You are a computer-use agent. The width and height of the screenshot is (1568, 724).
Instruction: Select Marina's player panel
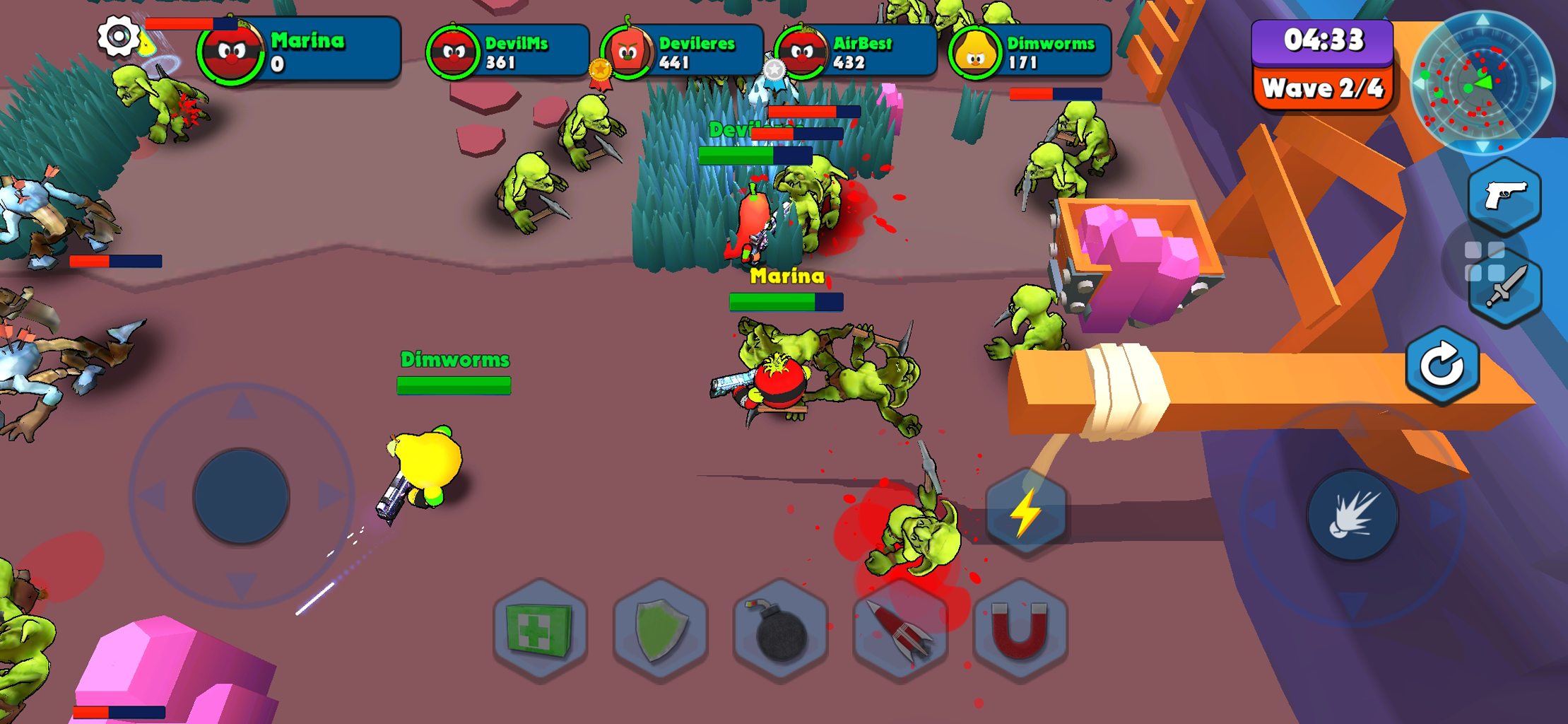(300, 51)
